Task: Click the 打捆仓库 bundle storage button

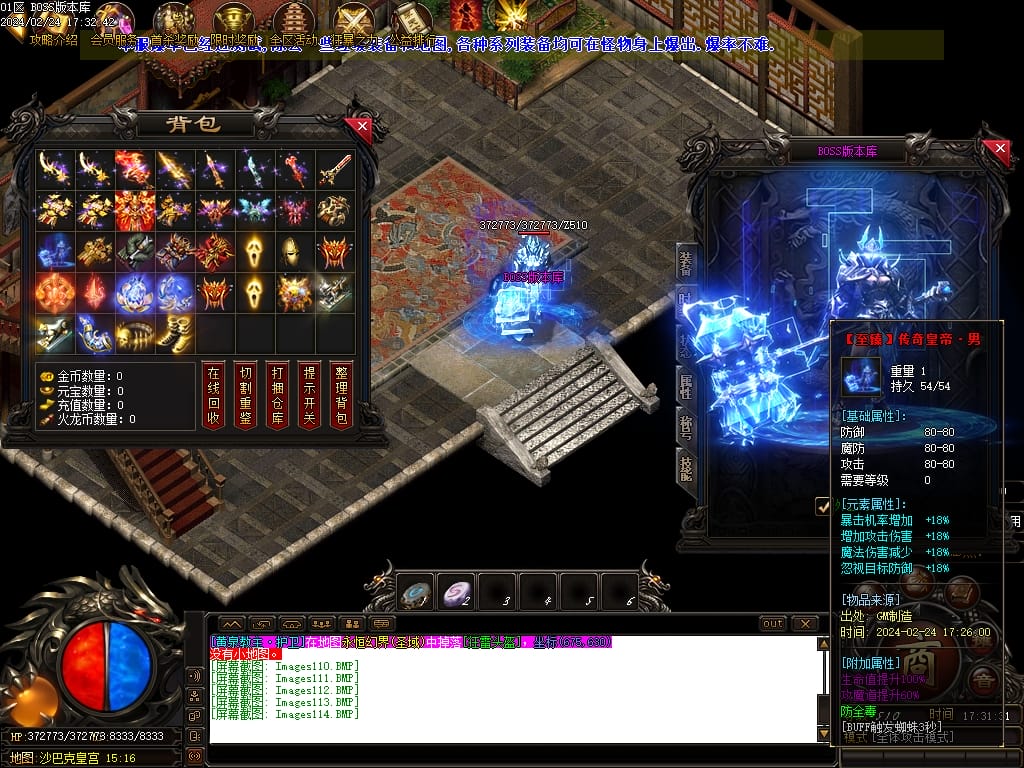Action: (277, 394)
